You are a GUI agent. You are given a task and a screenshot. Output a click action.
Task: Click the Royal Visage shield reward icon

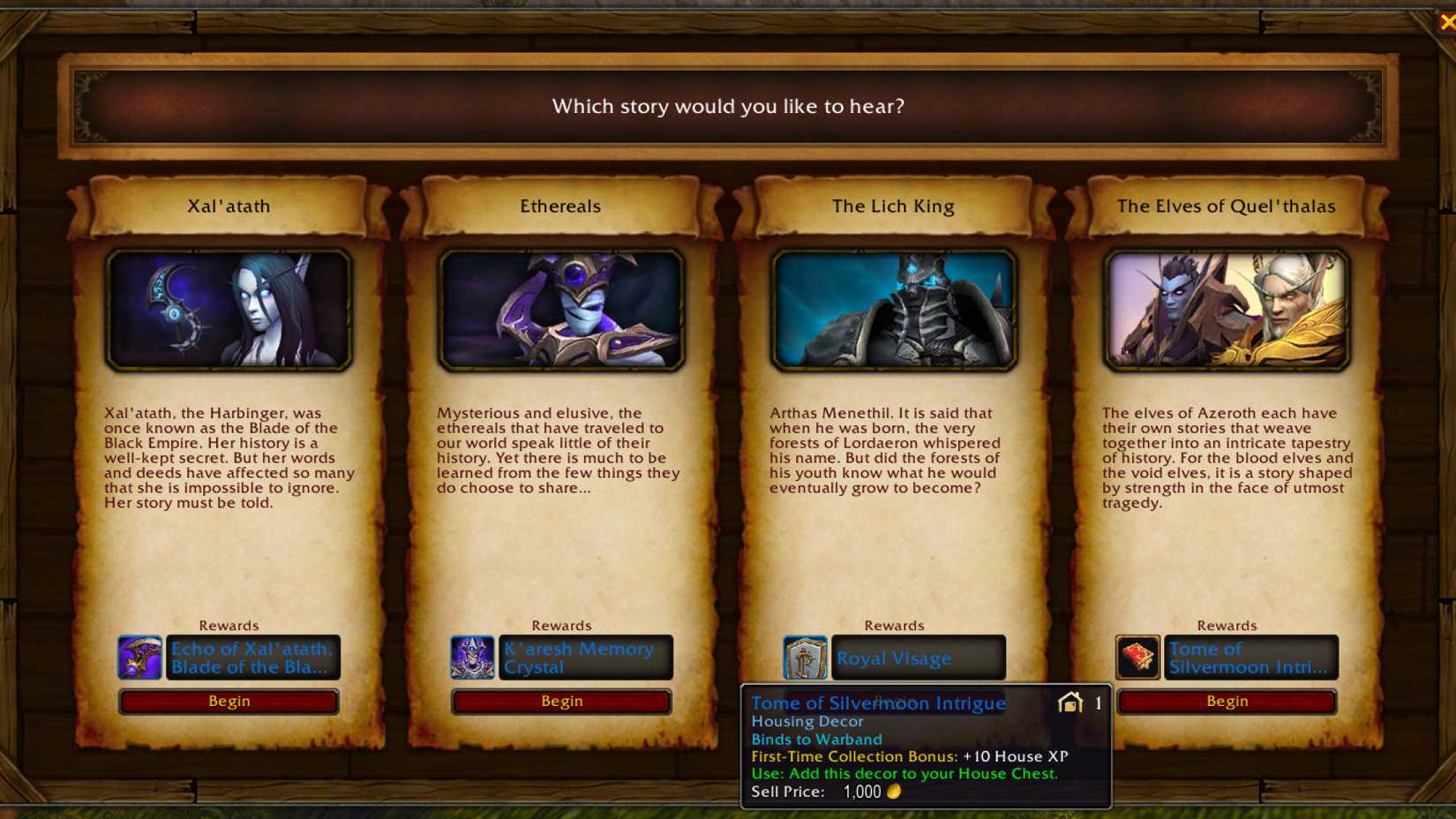click(803, 657)
